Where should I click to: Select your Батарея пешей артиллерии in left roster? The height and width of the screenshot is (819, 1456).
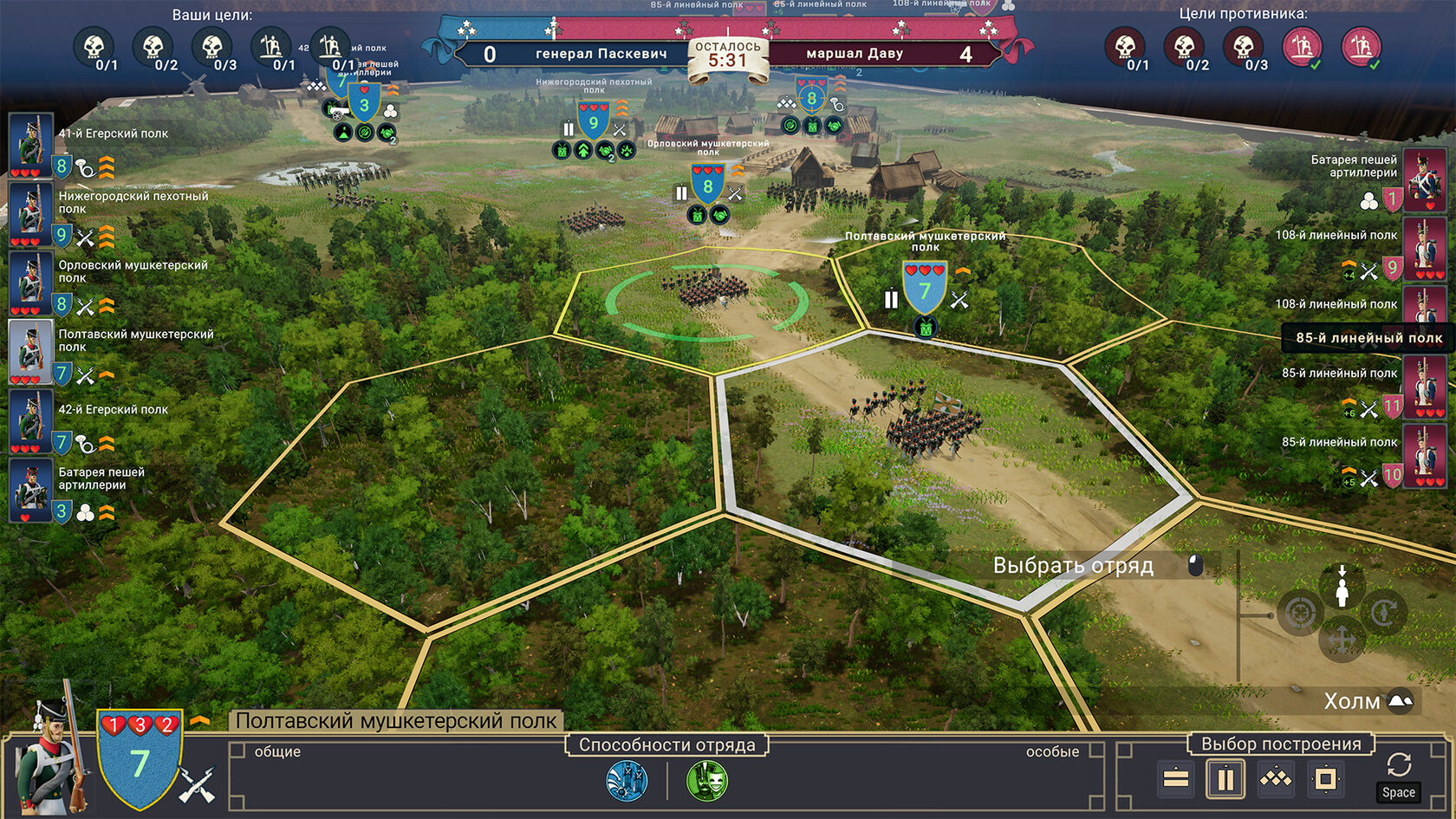point(30,490)
